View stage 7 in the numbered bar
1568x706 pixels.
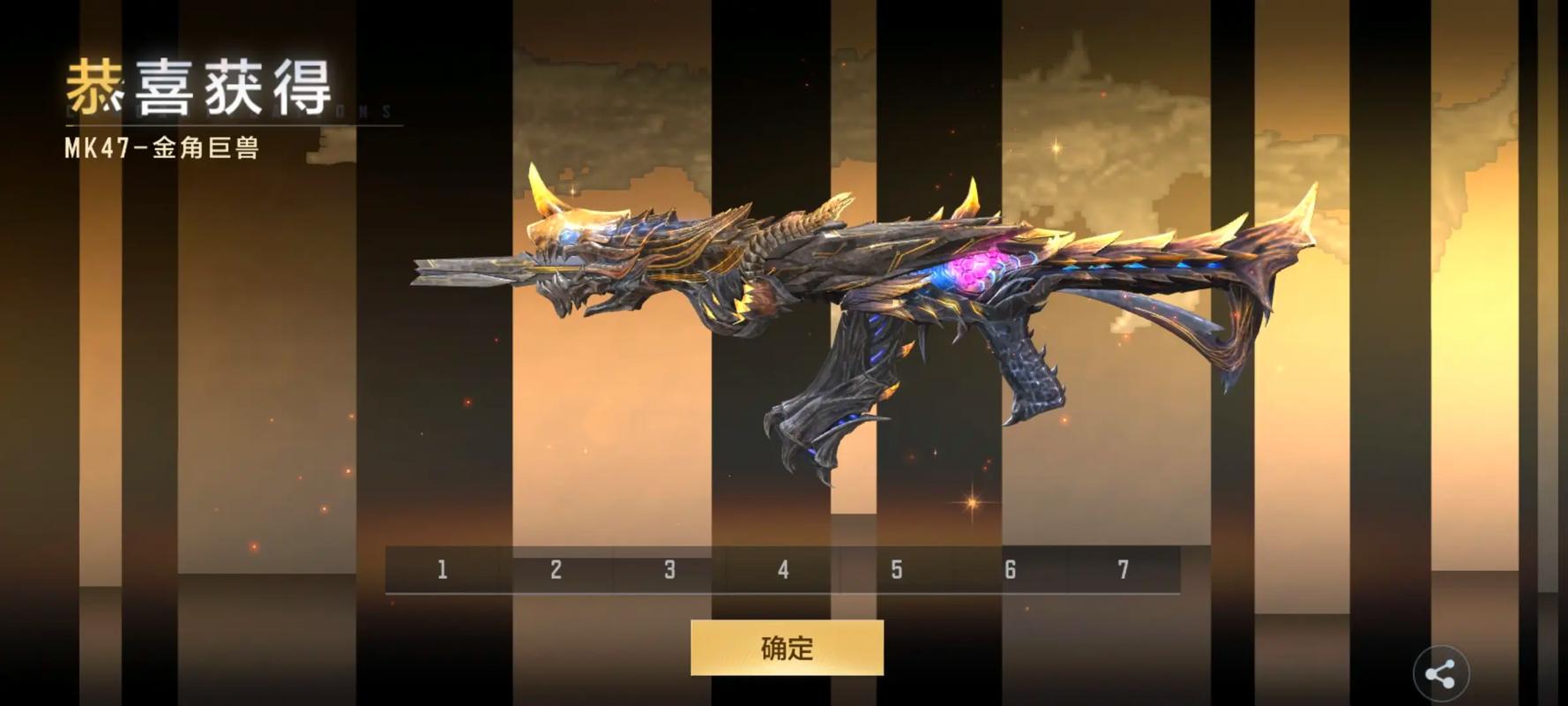click(x=1123, y=570)
